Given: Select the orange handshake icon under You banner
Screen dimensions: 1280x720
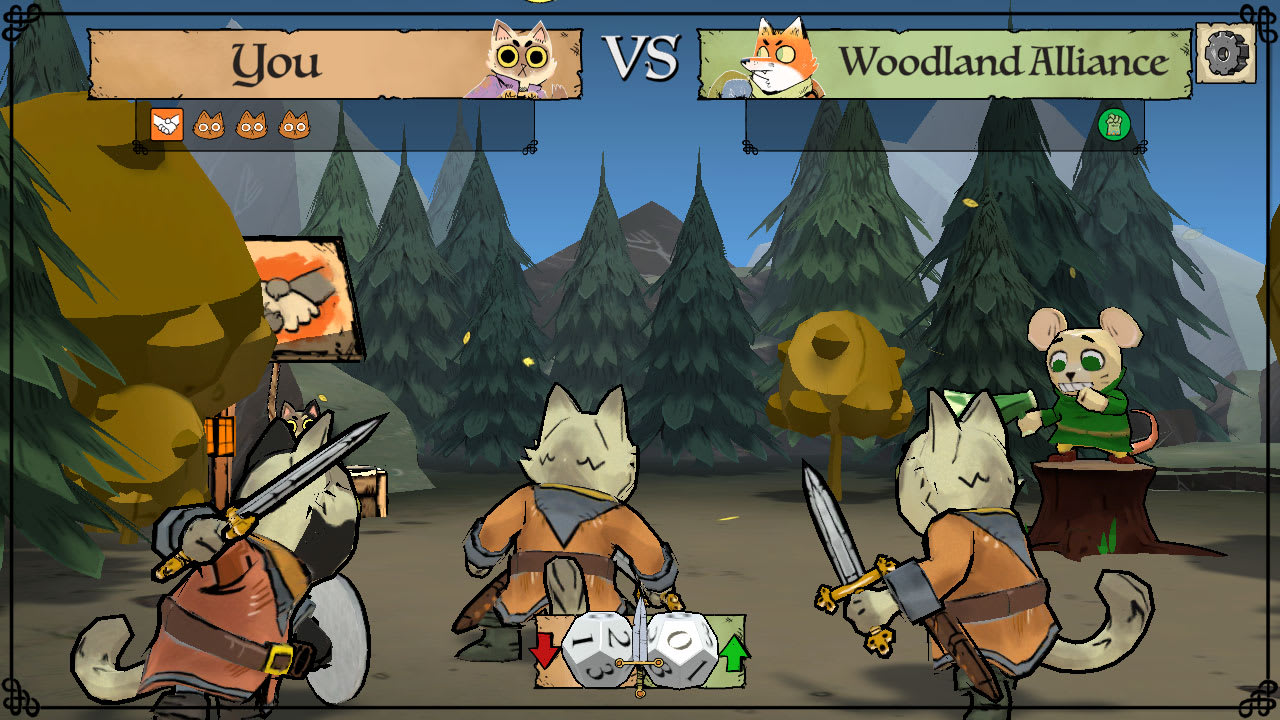Looking at the screenshot, I should (166, 124).
